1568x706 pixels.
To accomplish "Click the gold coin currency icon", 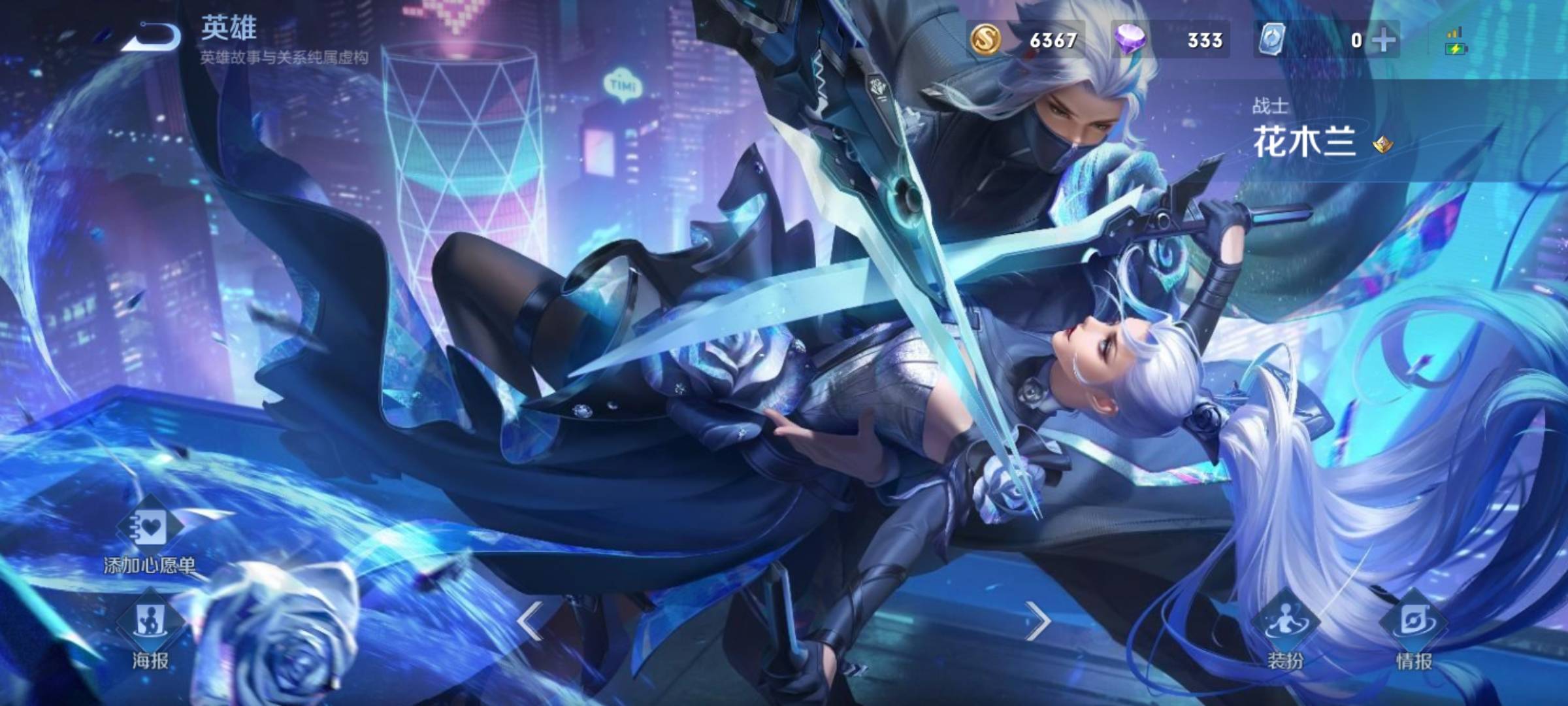I will 985,40.
